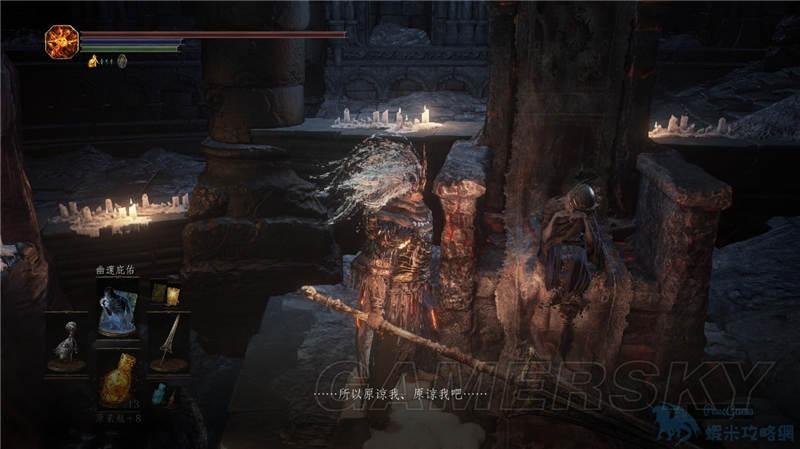The height and width of the screenshot is (449, 800).
Task: Click the fiery covenant emblem
Action: 61,41
